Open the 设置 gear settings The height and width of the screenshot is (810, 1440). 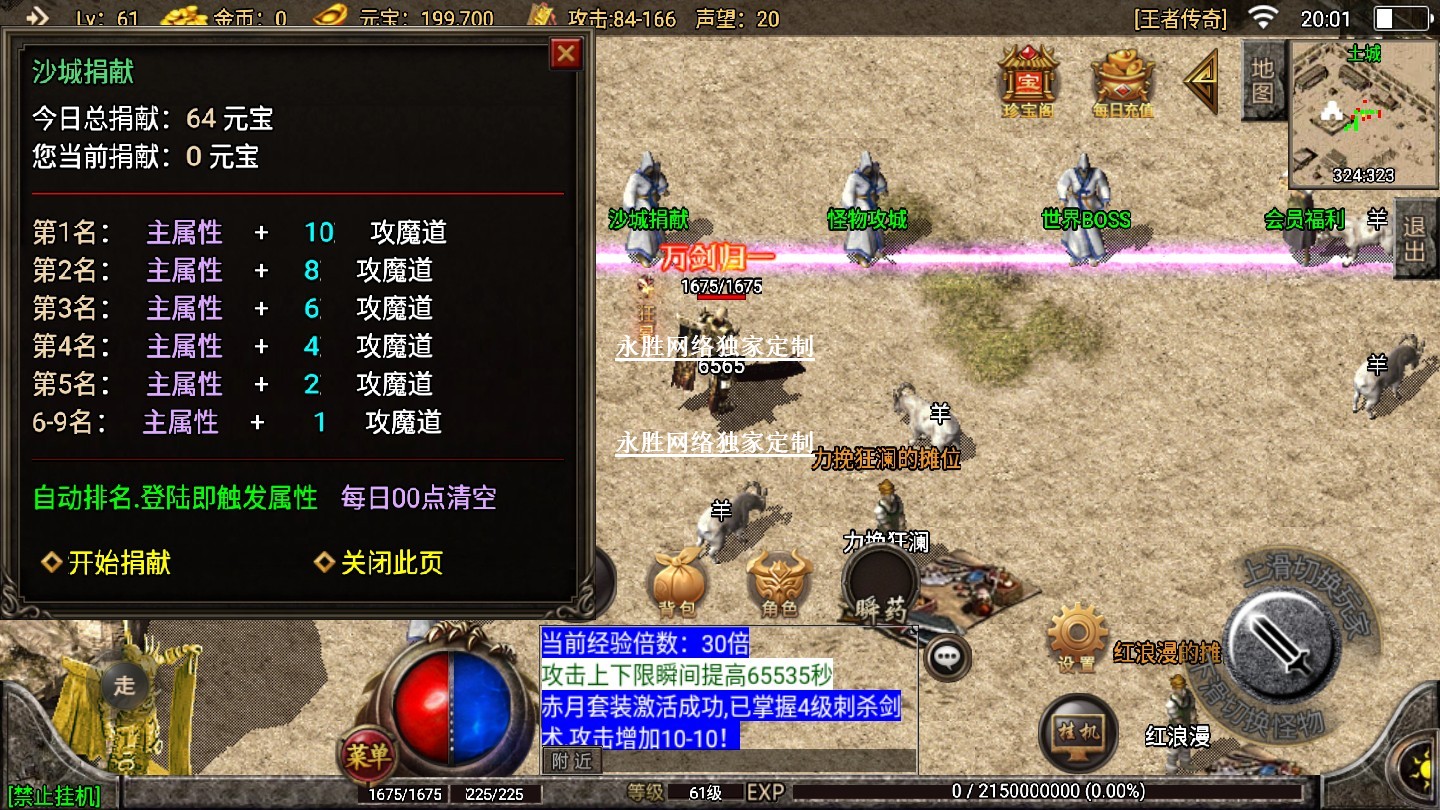coord(1075,635)
